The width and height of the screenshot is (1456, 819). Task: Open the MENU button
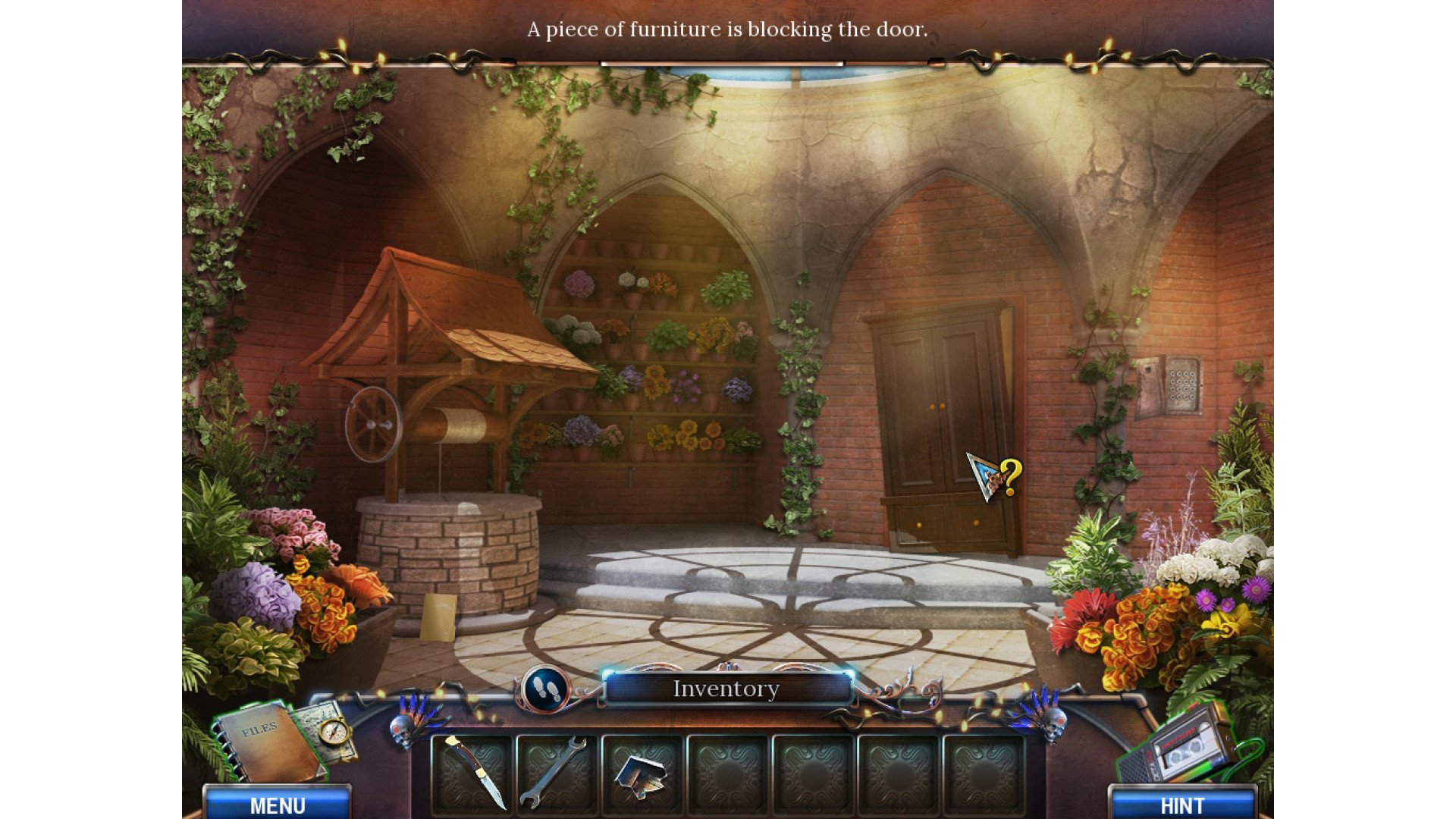(278, 804)
